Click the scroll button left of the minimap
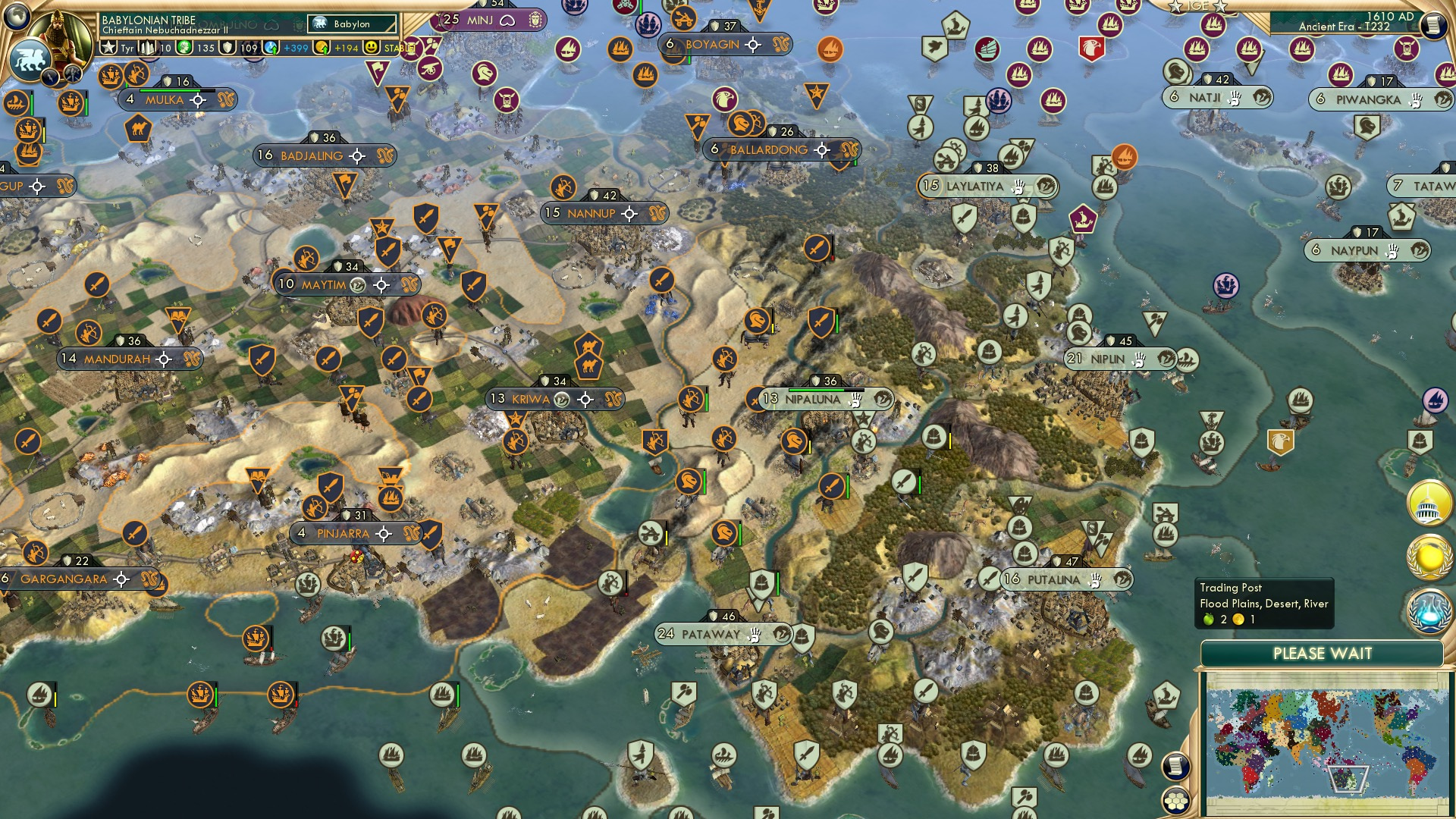Screen dimensions: 1456x819 click(1175, 766)
